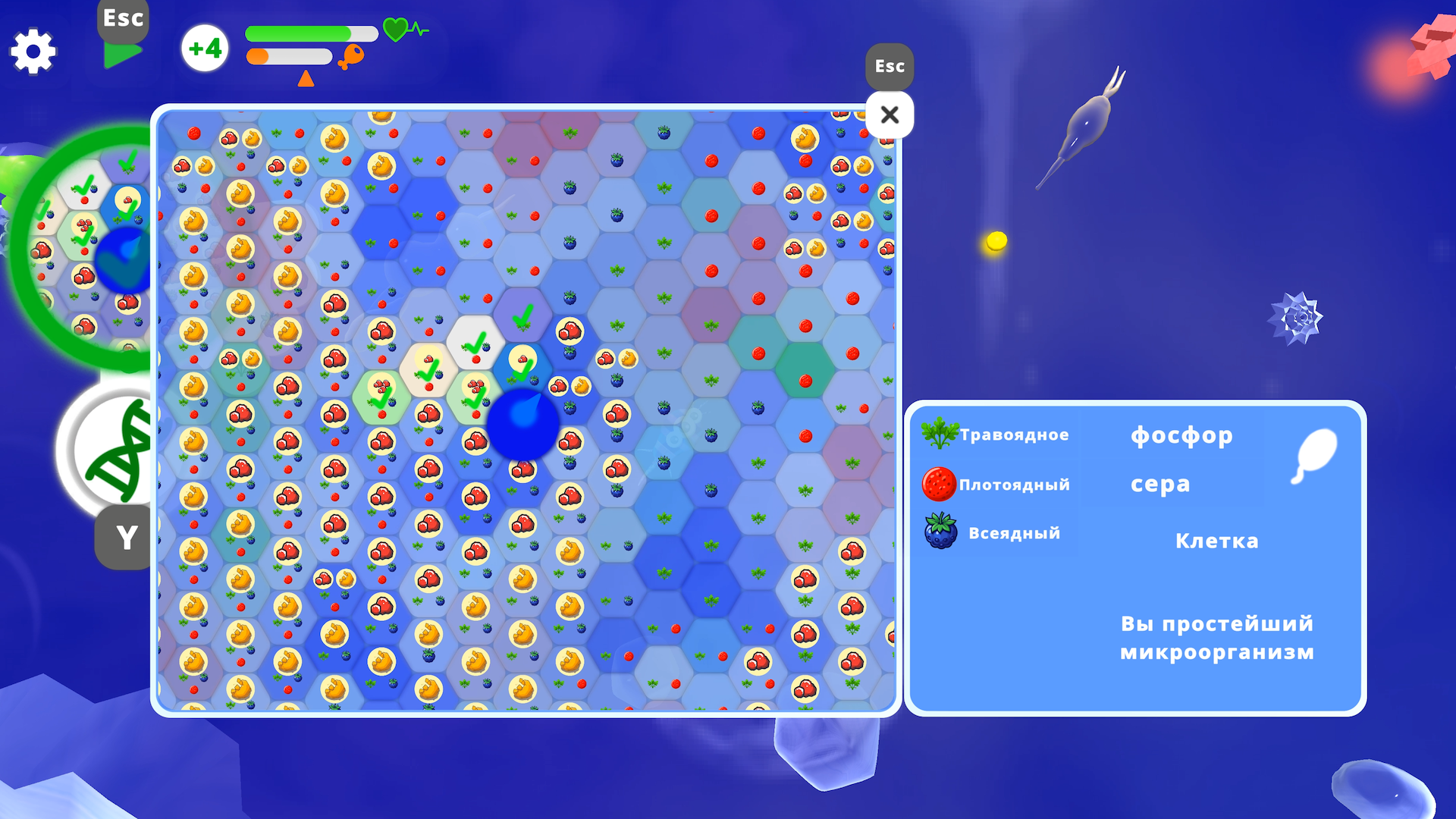
Task: Open the settings gear icon
Action: tap(33, 51)
